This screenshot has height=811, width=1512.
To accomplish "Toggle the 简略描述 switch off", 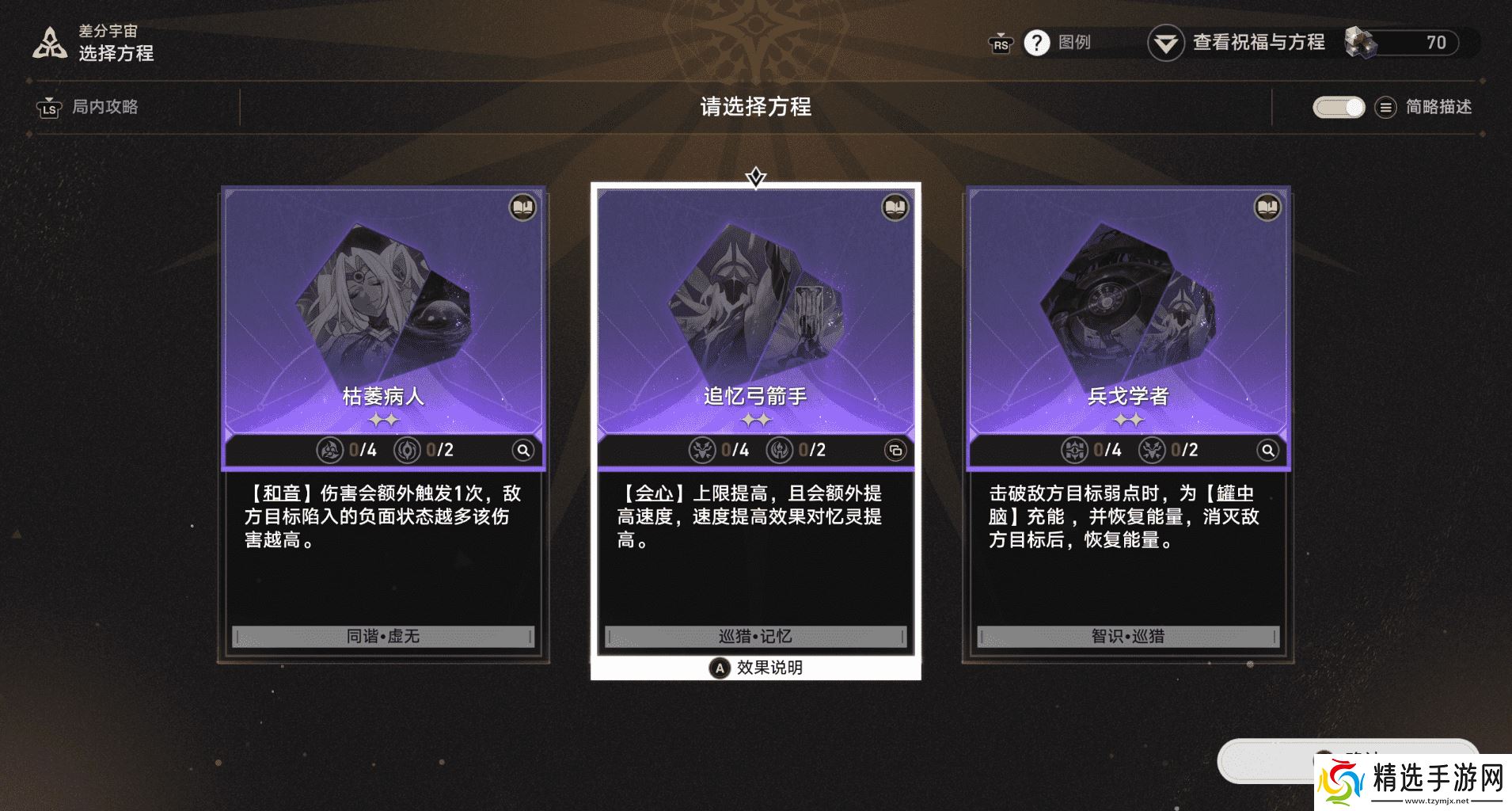I will pyautogui.click(x=1338, y=107).
